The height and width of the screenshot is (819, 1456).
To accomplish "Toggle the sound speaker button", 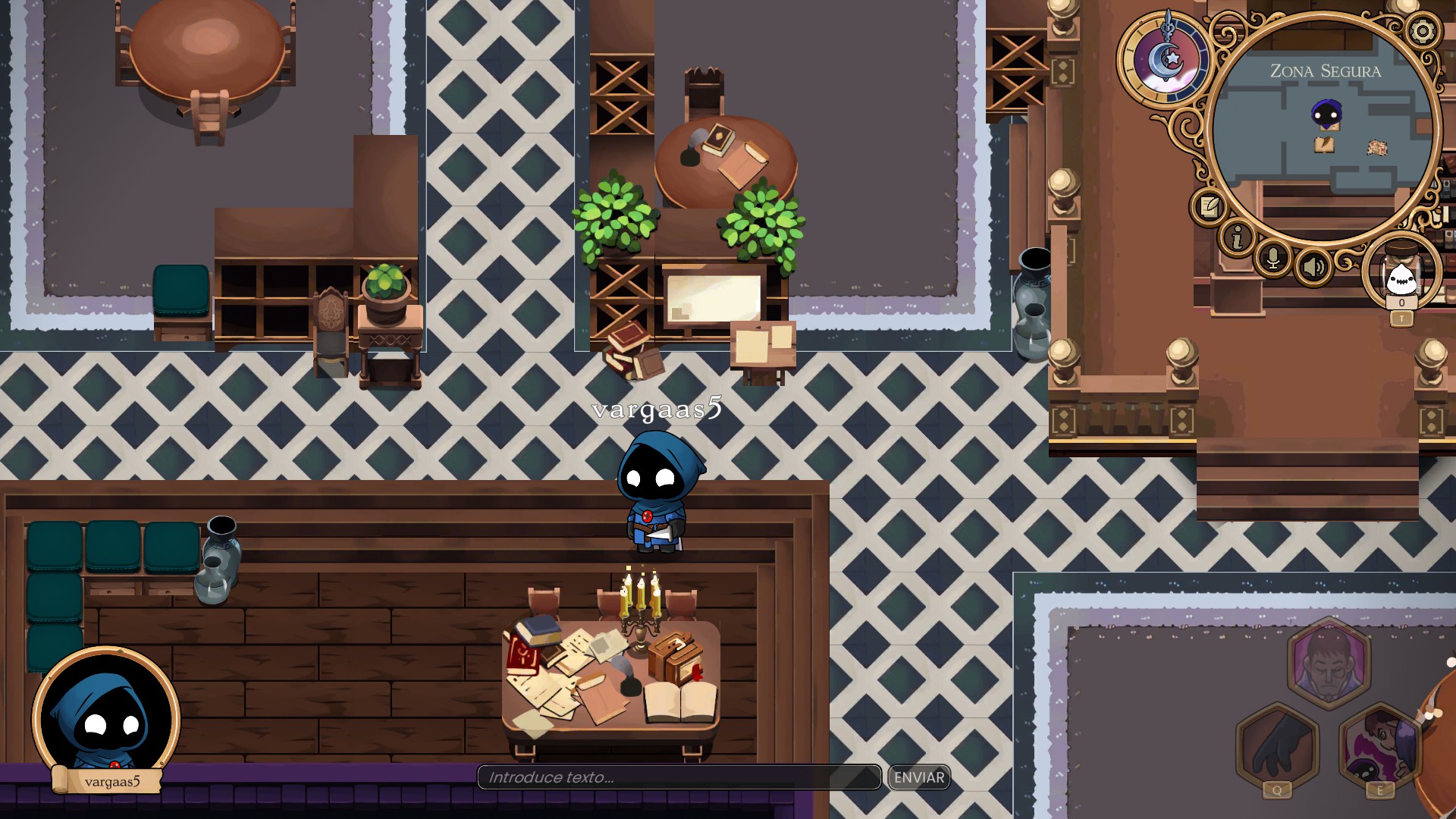I will 1313,266.
